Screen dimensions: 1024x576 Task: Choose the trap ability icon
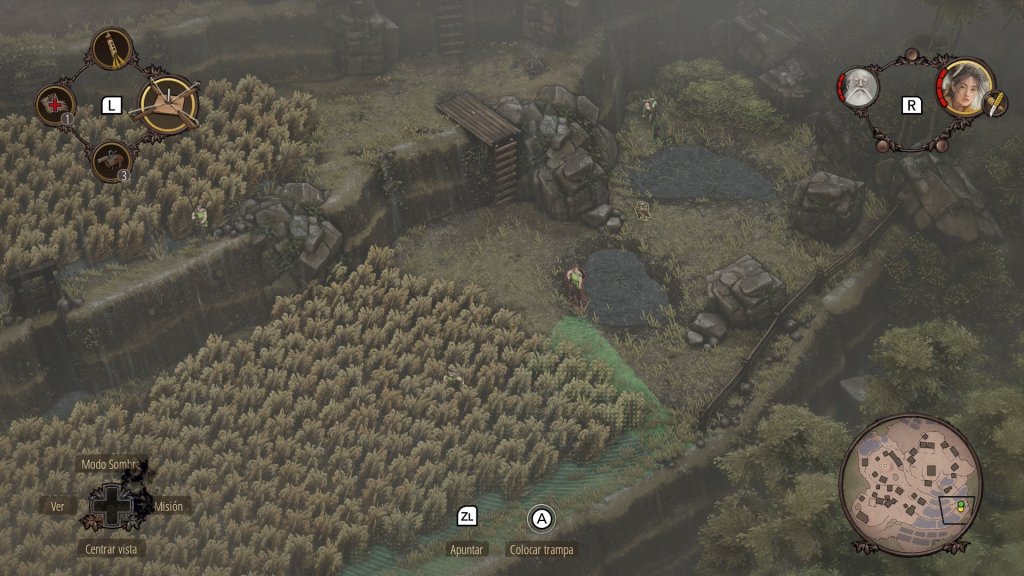[x=167, y=103]
